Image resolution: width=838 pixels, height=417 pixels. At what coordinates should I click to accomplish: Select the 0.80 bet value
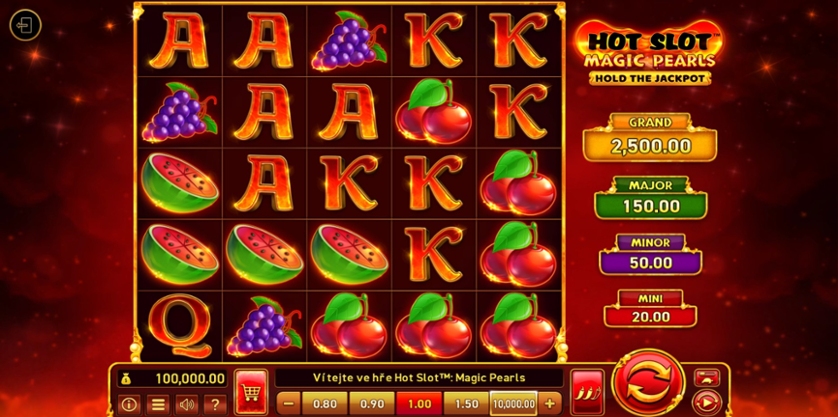[323, 403]
